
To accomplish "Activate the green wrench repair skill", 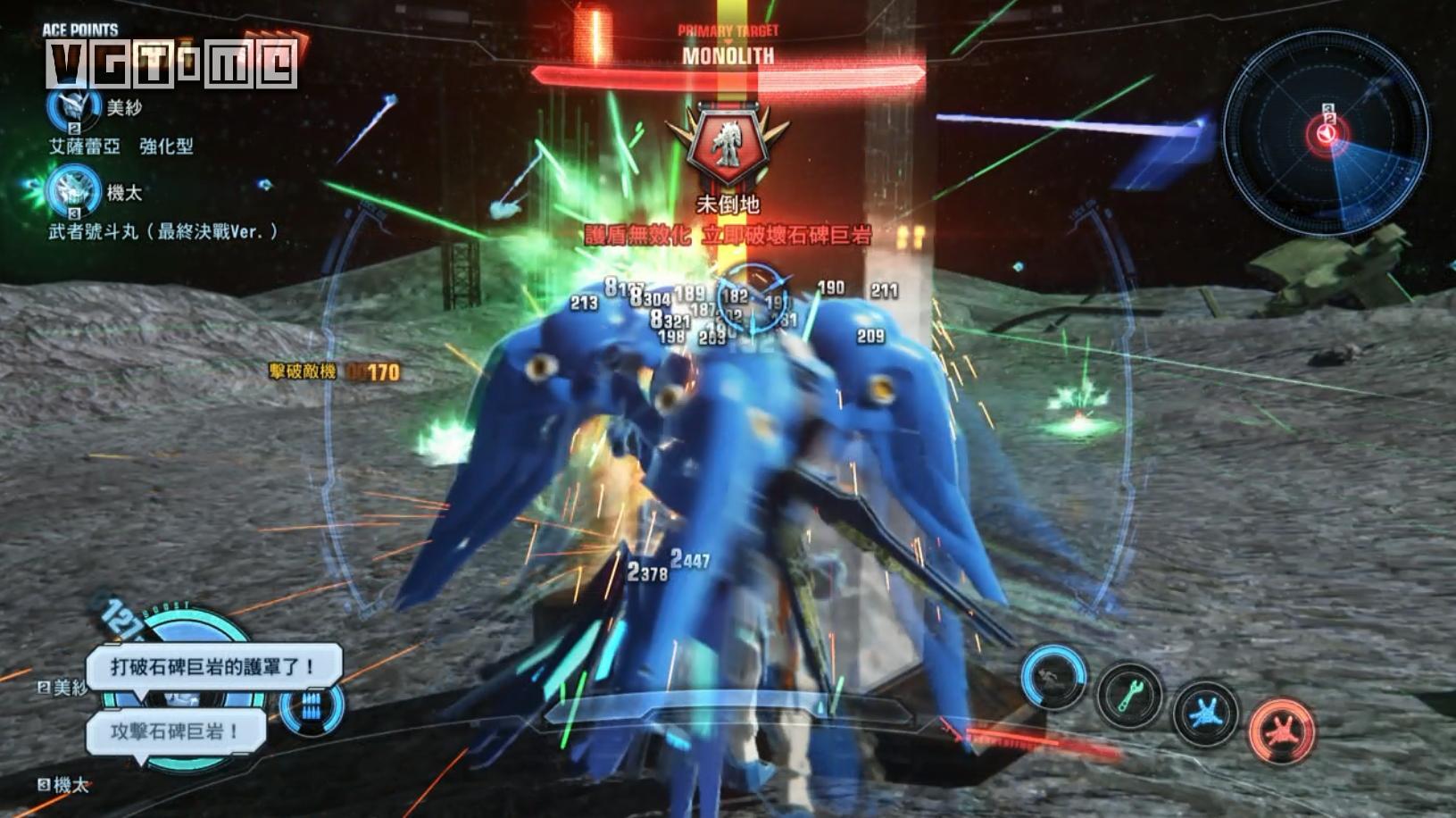I will tap(1130, 694).
